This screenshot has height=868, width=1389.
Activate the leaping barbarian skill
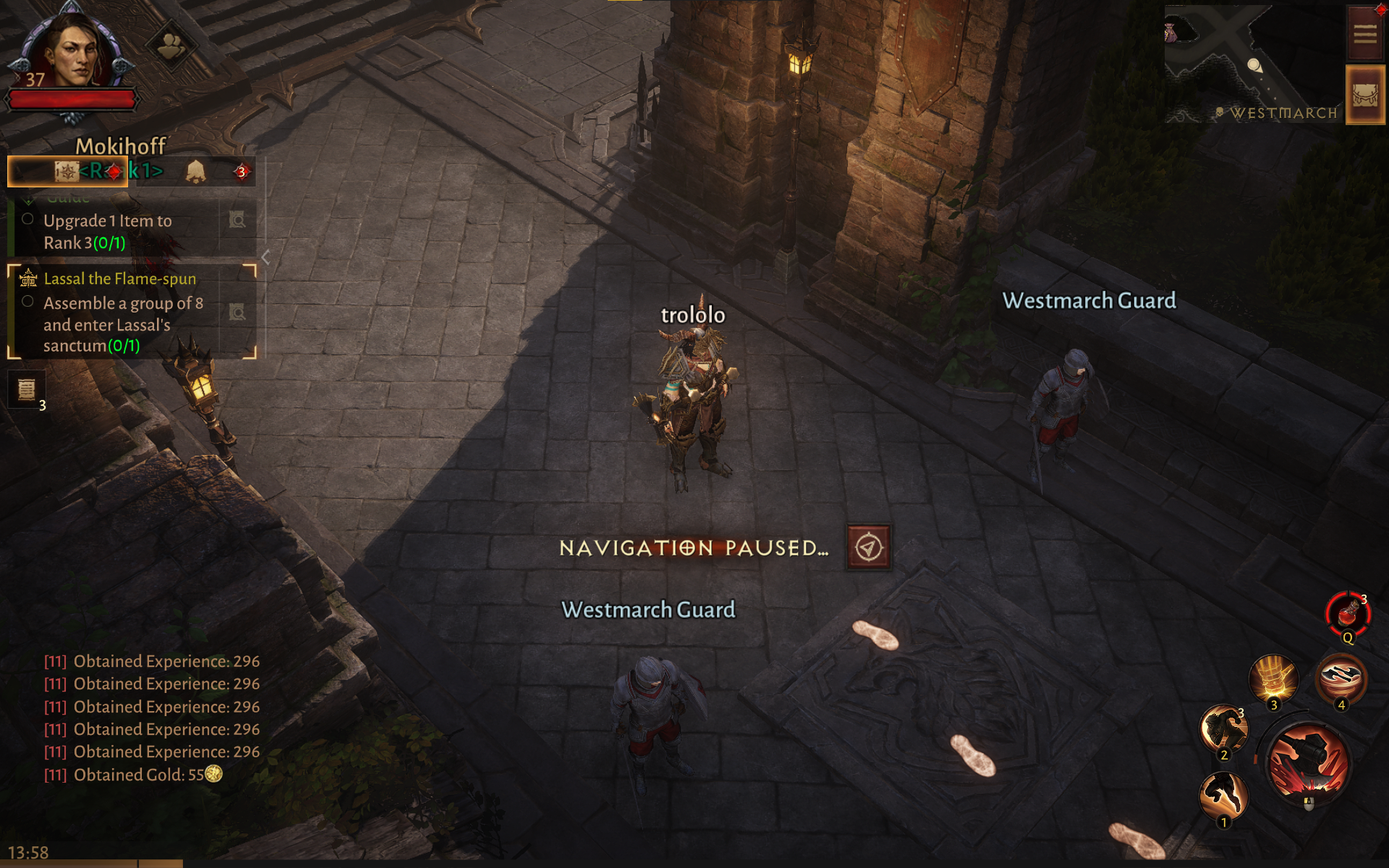coord(1223,796)
